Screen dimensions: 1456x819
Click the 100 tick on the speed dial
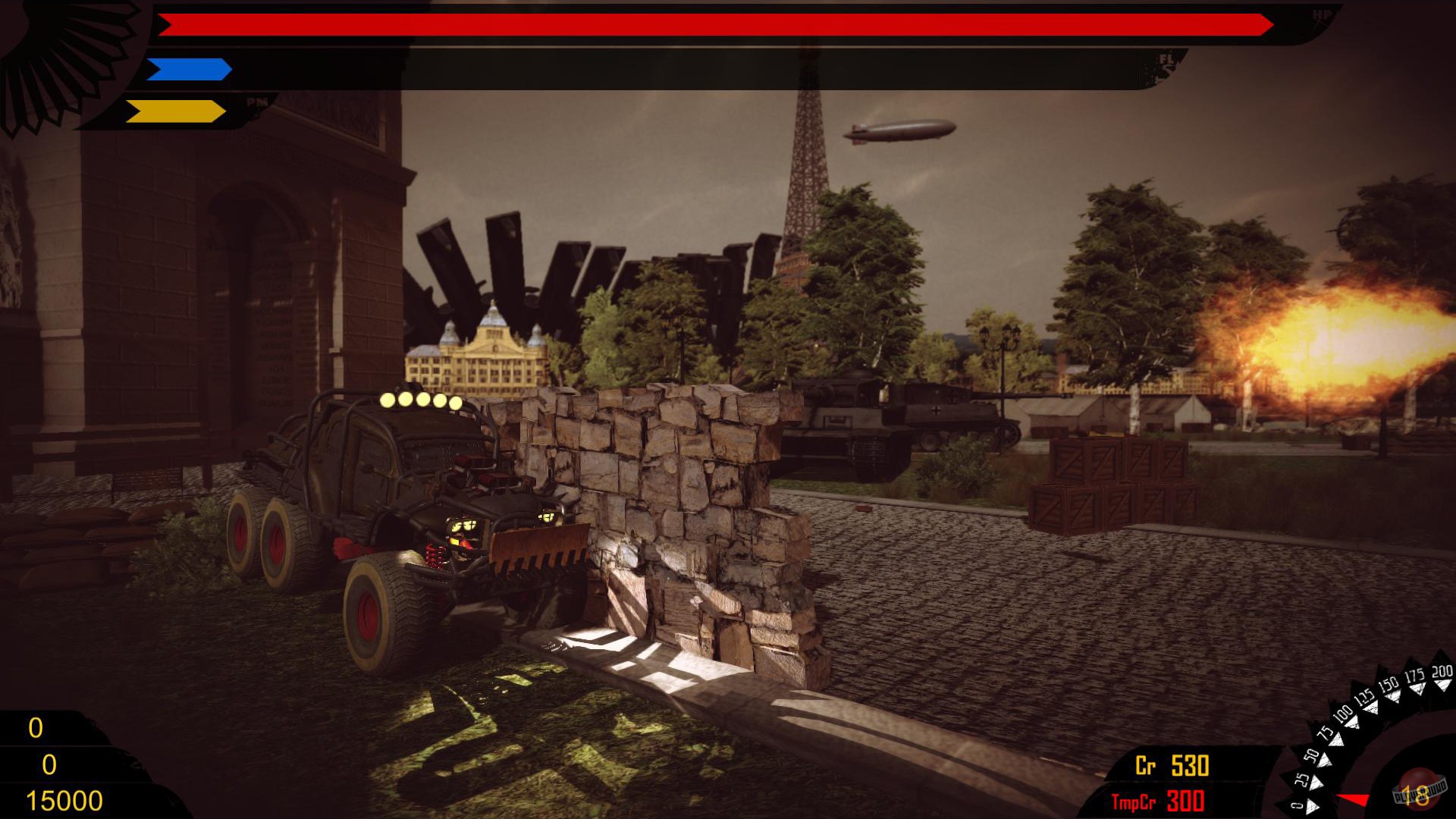coord(1344,714)
